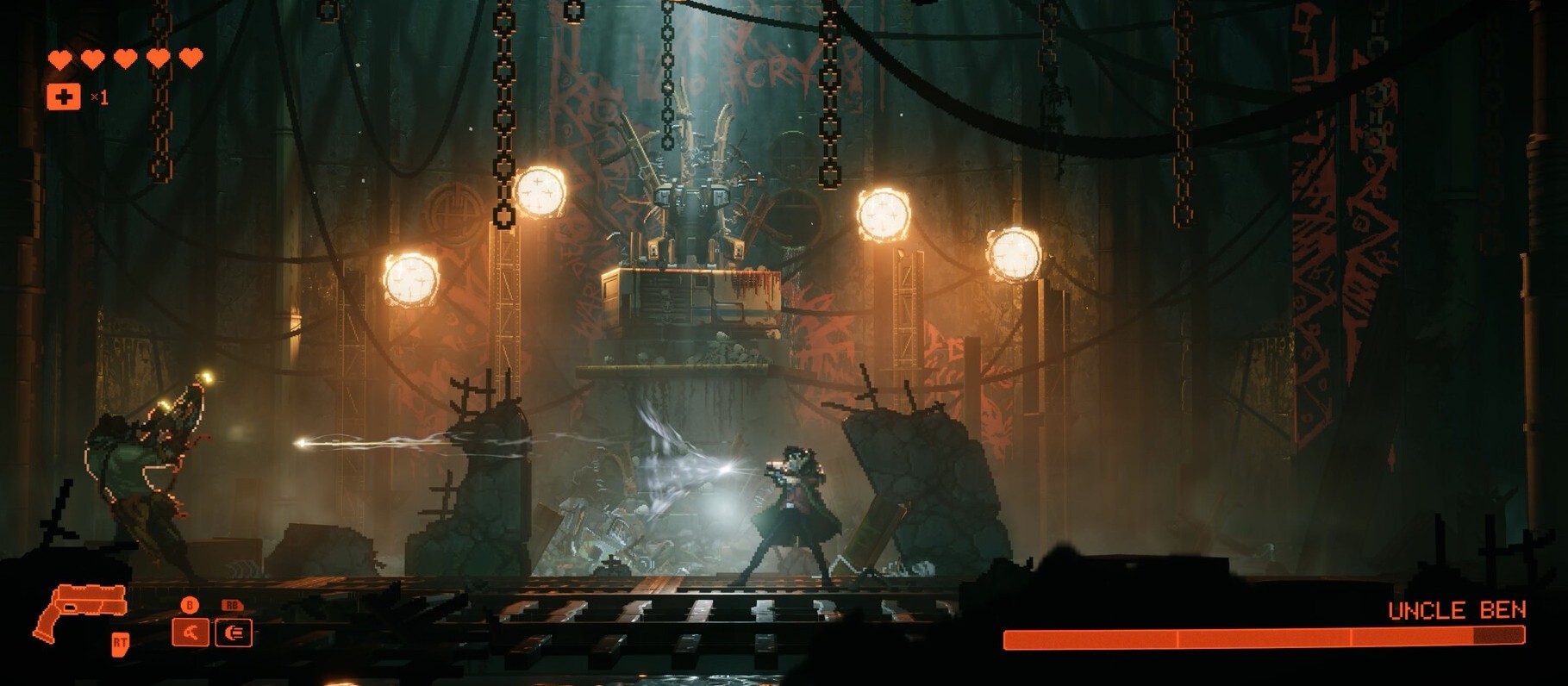Use the medkit cross icon
This screenshot has width=1568, height=686.
[x=63, y=97]
